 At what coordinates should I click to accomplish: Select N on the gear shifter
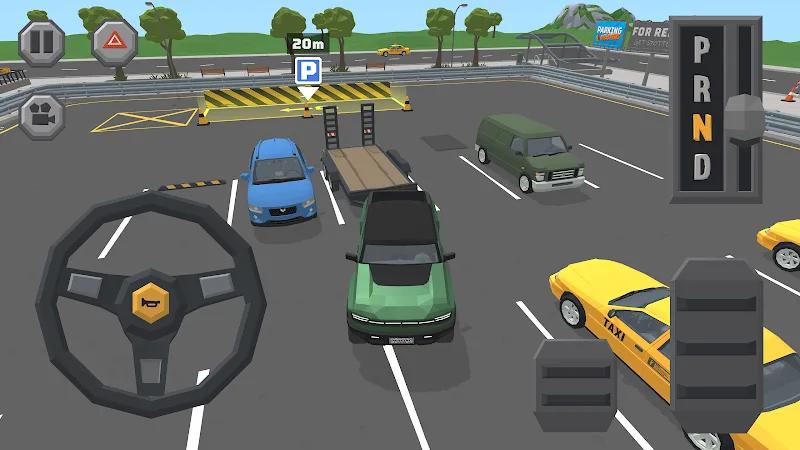[703, 128]
